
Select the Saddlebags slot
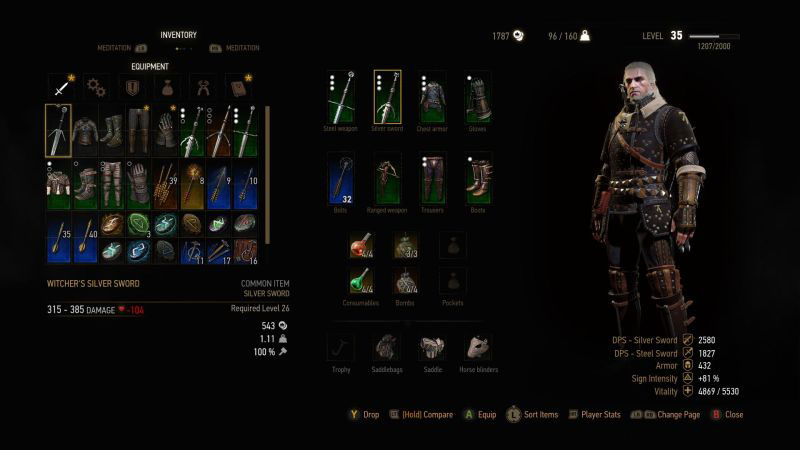(386, 346)
